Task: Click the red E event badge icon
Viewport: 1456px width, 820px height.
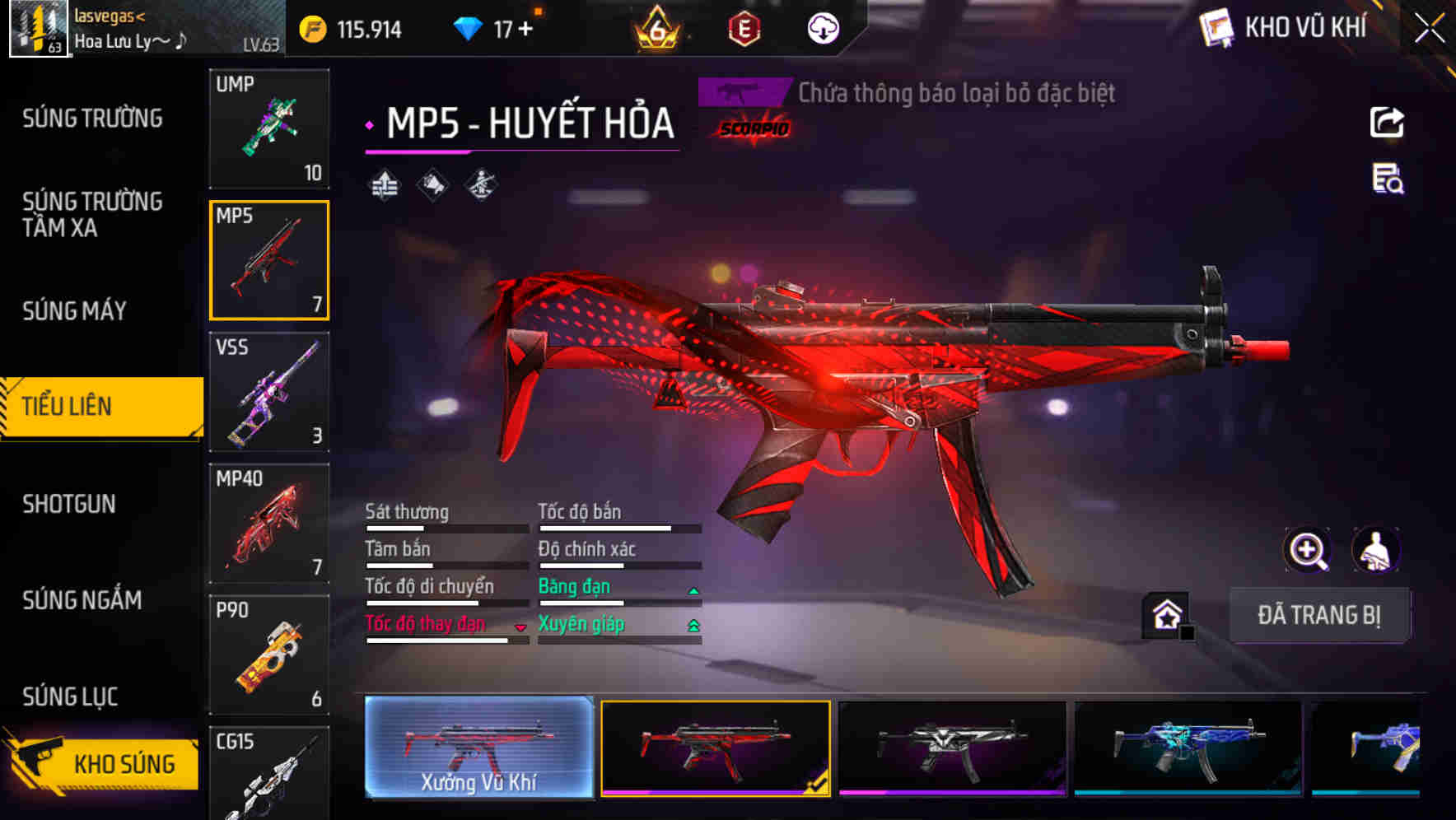Action: [743, 29]
